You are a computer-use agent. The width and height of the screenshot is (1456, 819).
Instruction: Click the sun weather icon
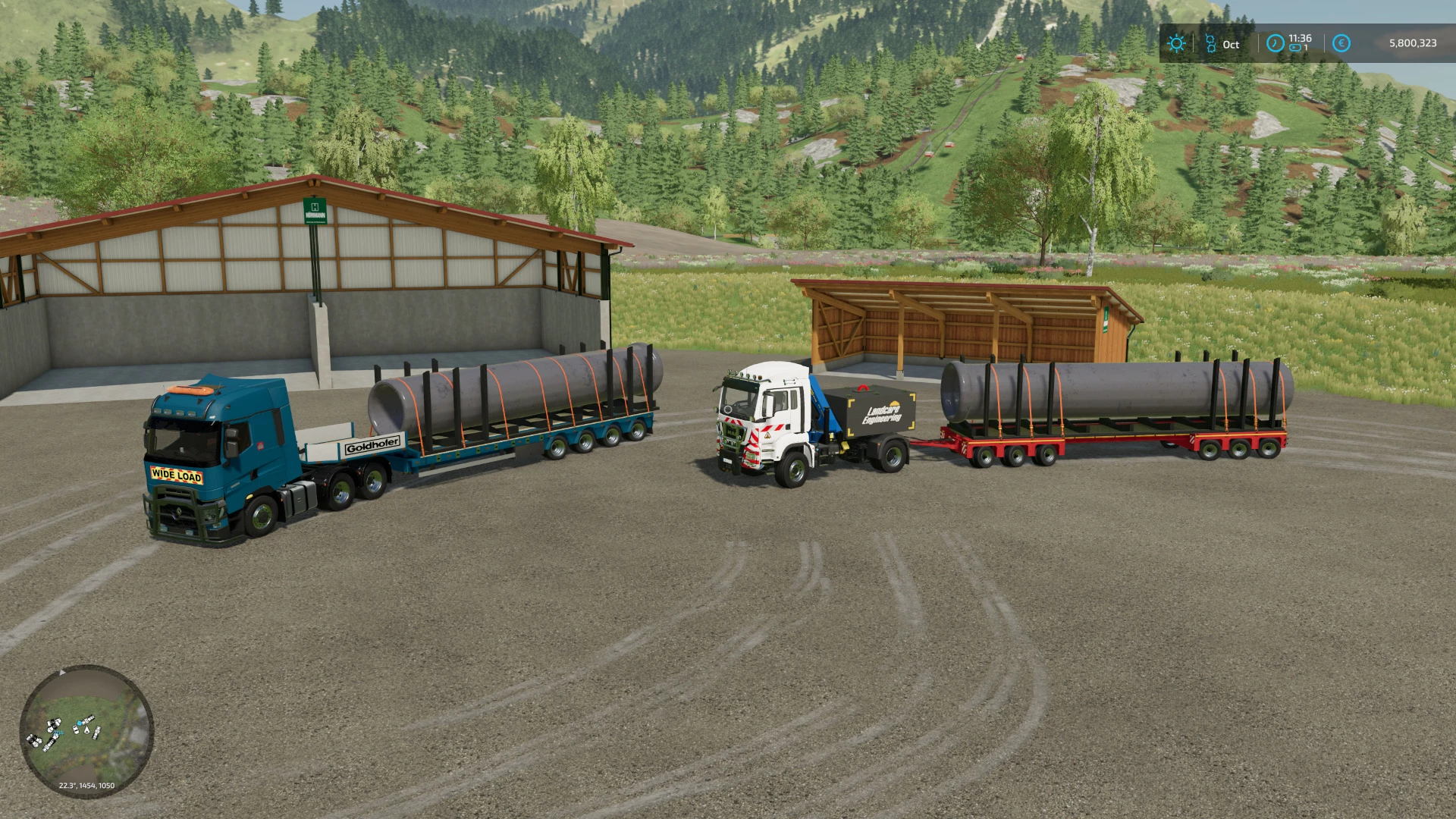(1176, 43)
